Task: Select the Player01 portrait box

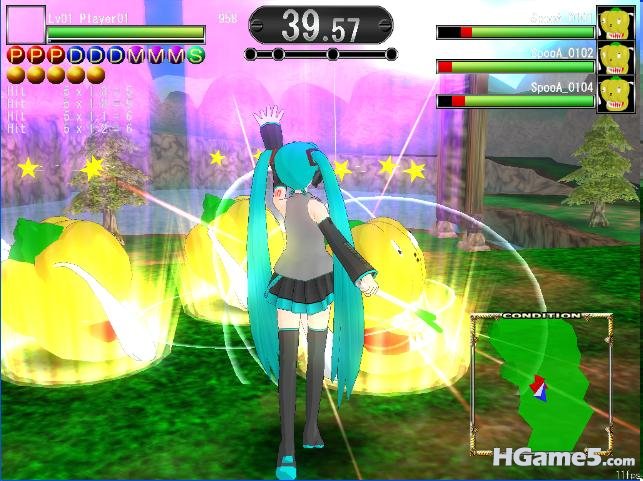Action: pos(26,25)
